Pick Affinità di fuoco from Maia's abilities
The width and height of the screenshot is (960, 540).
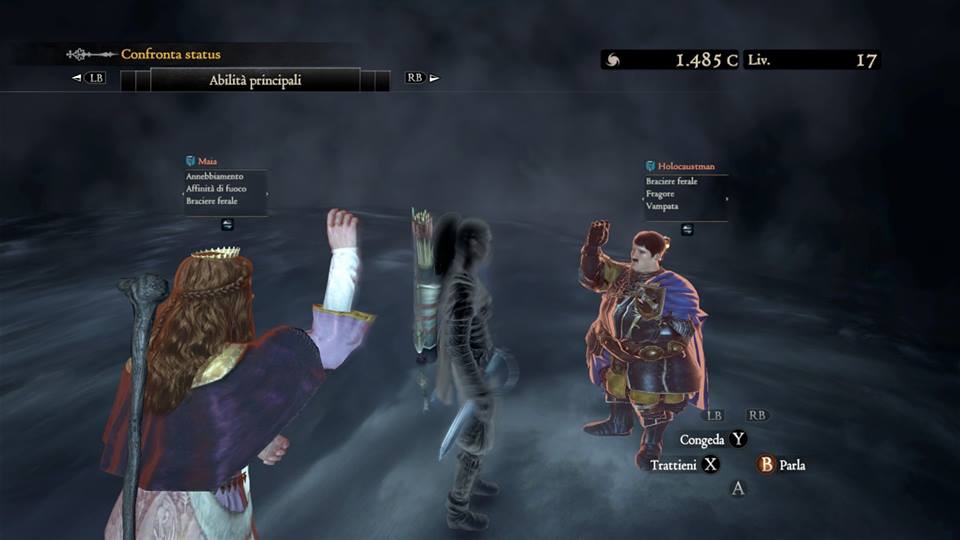click(x=216, y=189)
